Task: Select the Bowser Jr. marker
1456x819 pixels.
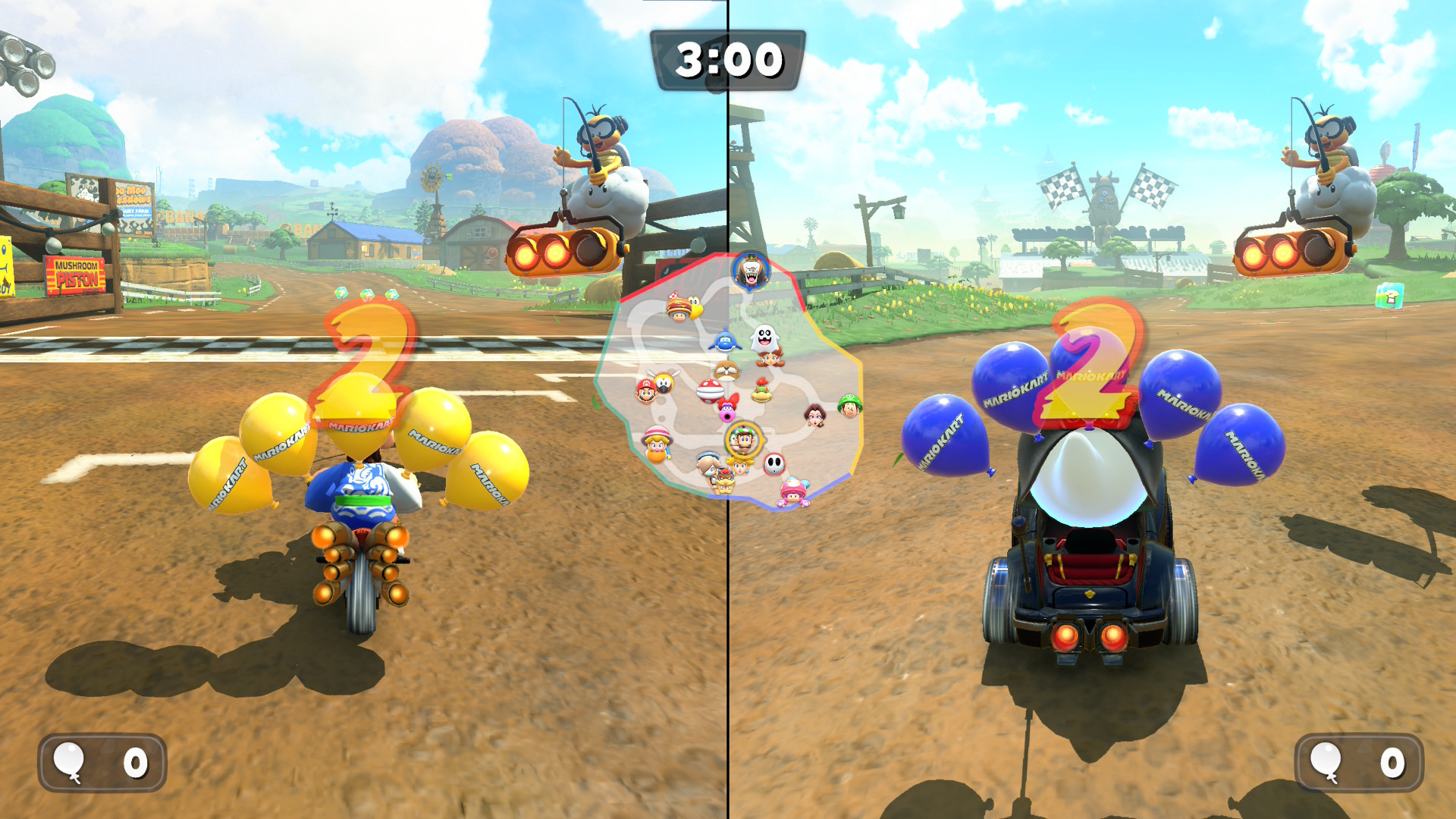Action: [761, 391]
